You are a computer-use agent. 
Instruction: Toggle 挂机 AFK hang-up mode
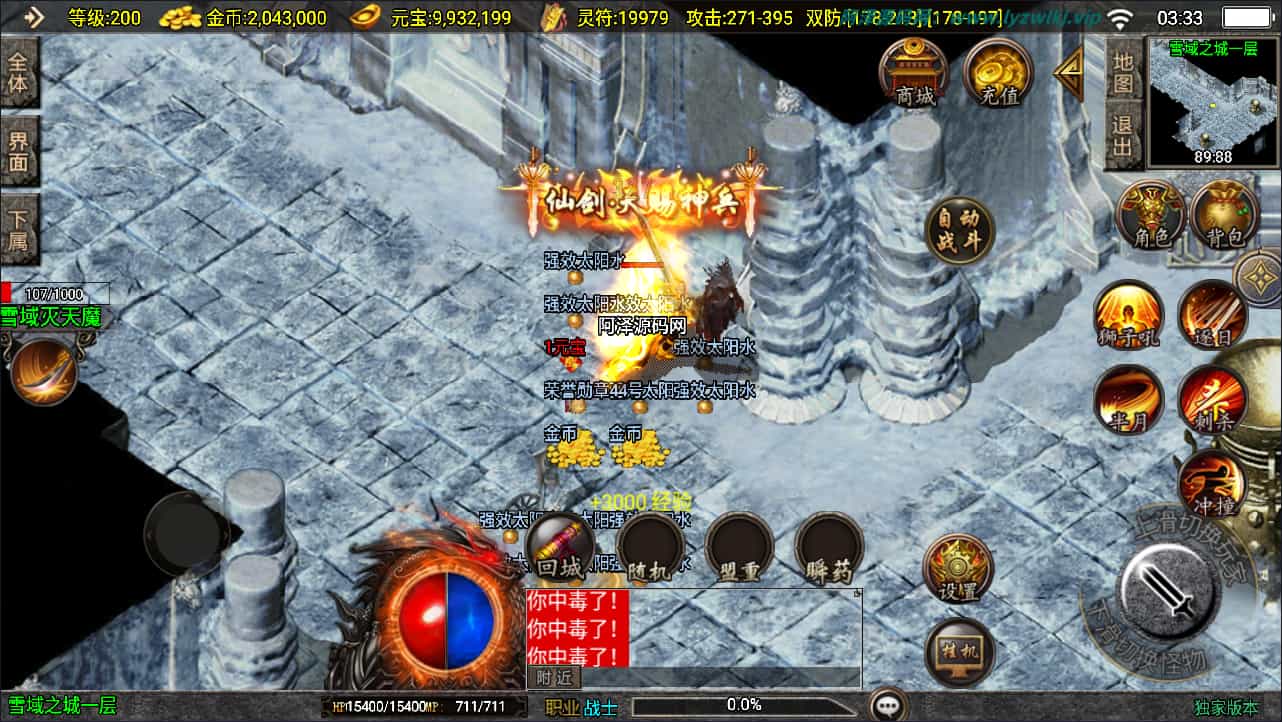point(957,650)
